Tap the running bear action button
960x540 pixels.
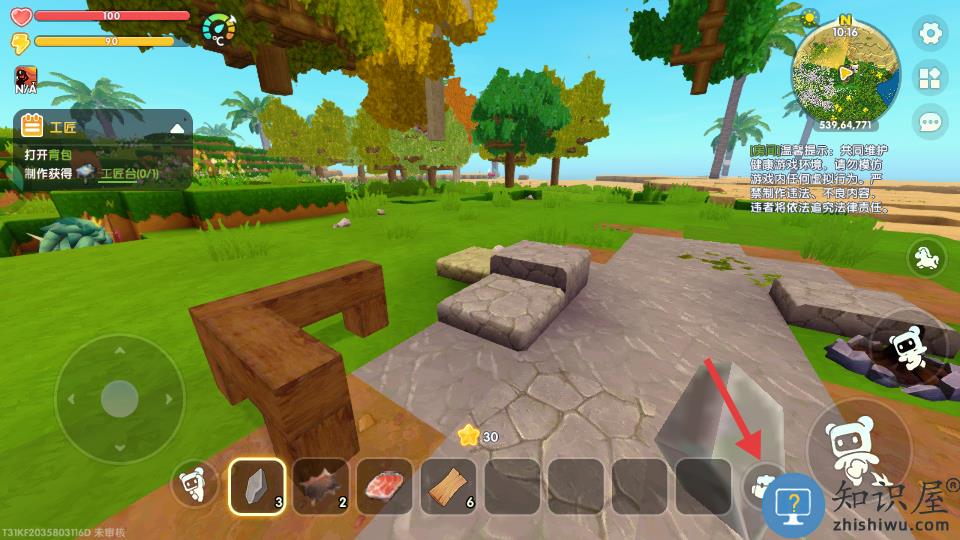pyautogui.click(x=908, y=346)
